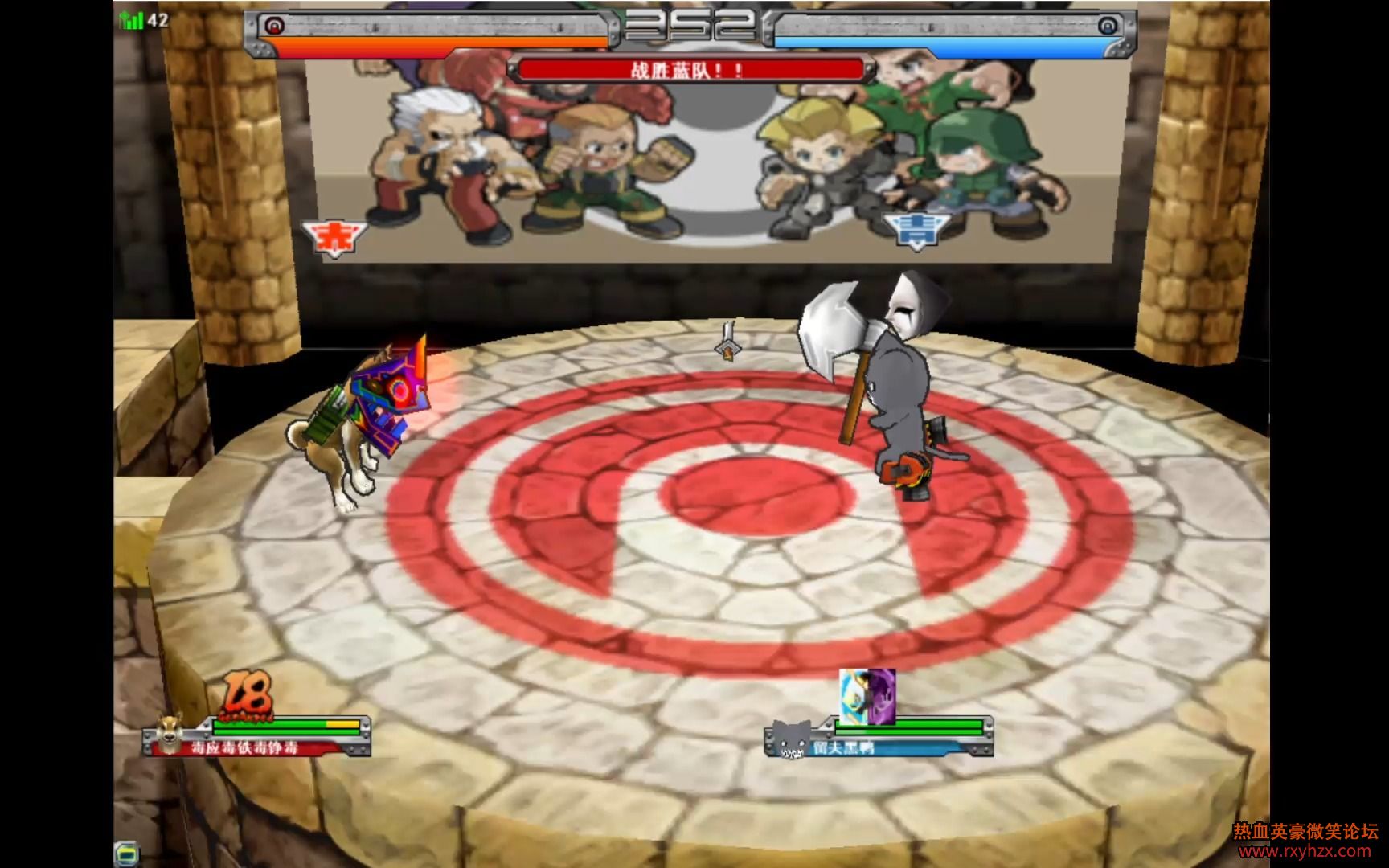Select the gray cat portrait on blue nameplate
The width and height of the screenshot is (1389, 868).
(x=789, y=738)
